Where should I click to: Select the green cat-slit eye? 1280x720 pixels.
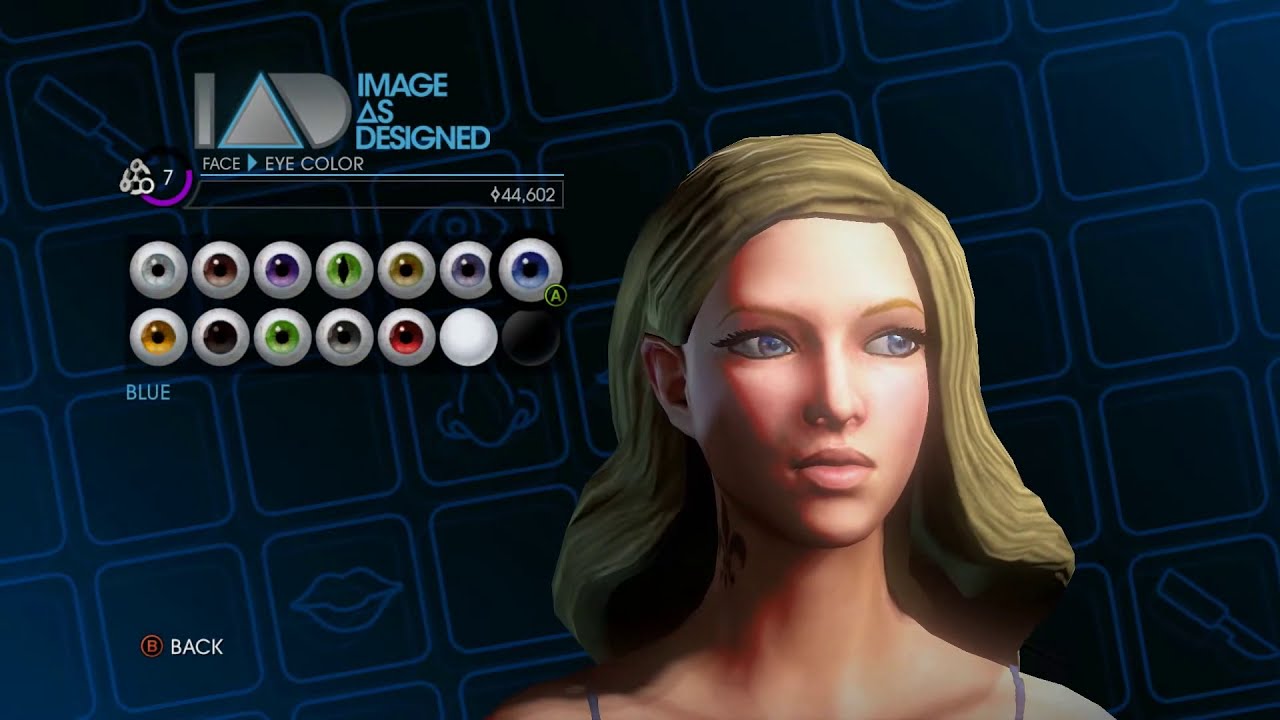point(344,270)
